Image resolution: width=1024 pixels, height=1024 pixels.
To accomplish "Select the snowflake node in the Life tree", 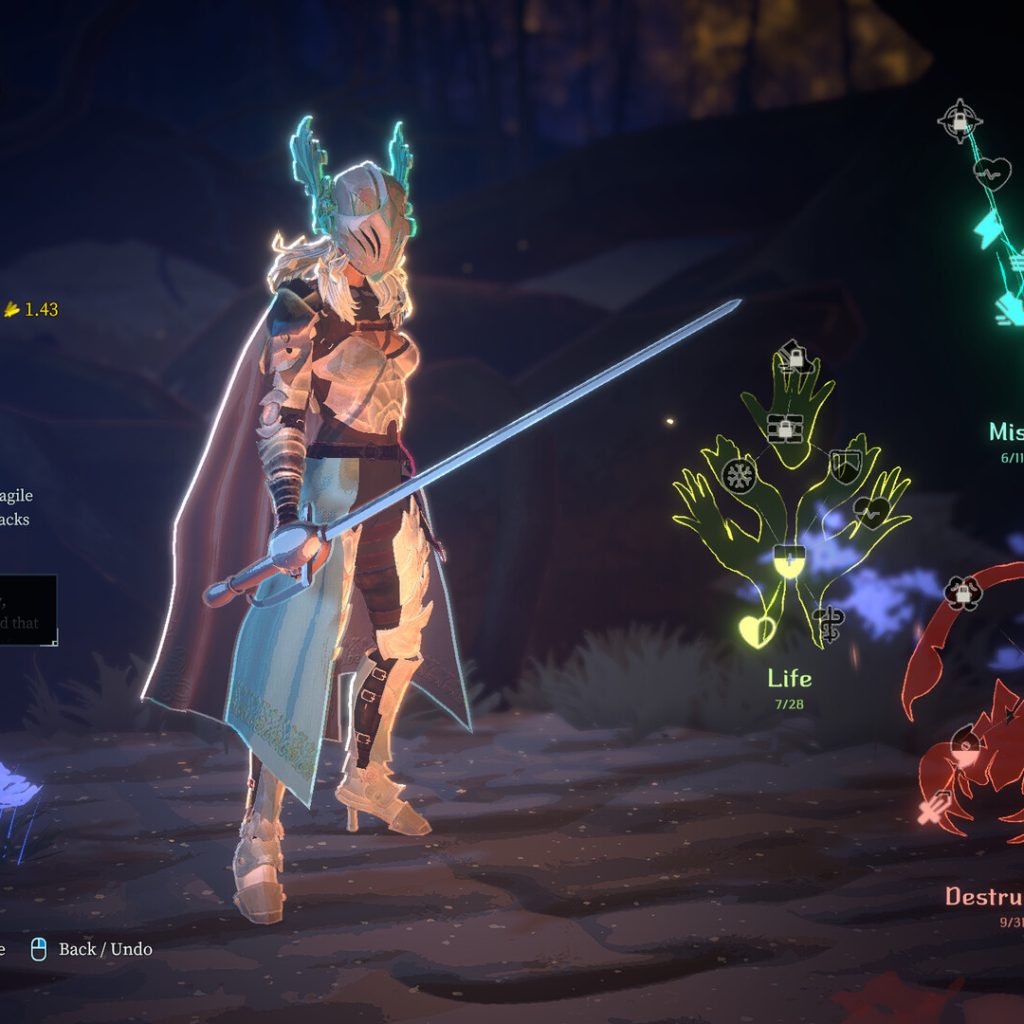I will coord(739,475).
